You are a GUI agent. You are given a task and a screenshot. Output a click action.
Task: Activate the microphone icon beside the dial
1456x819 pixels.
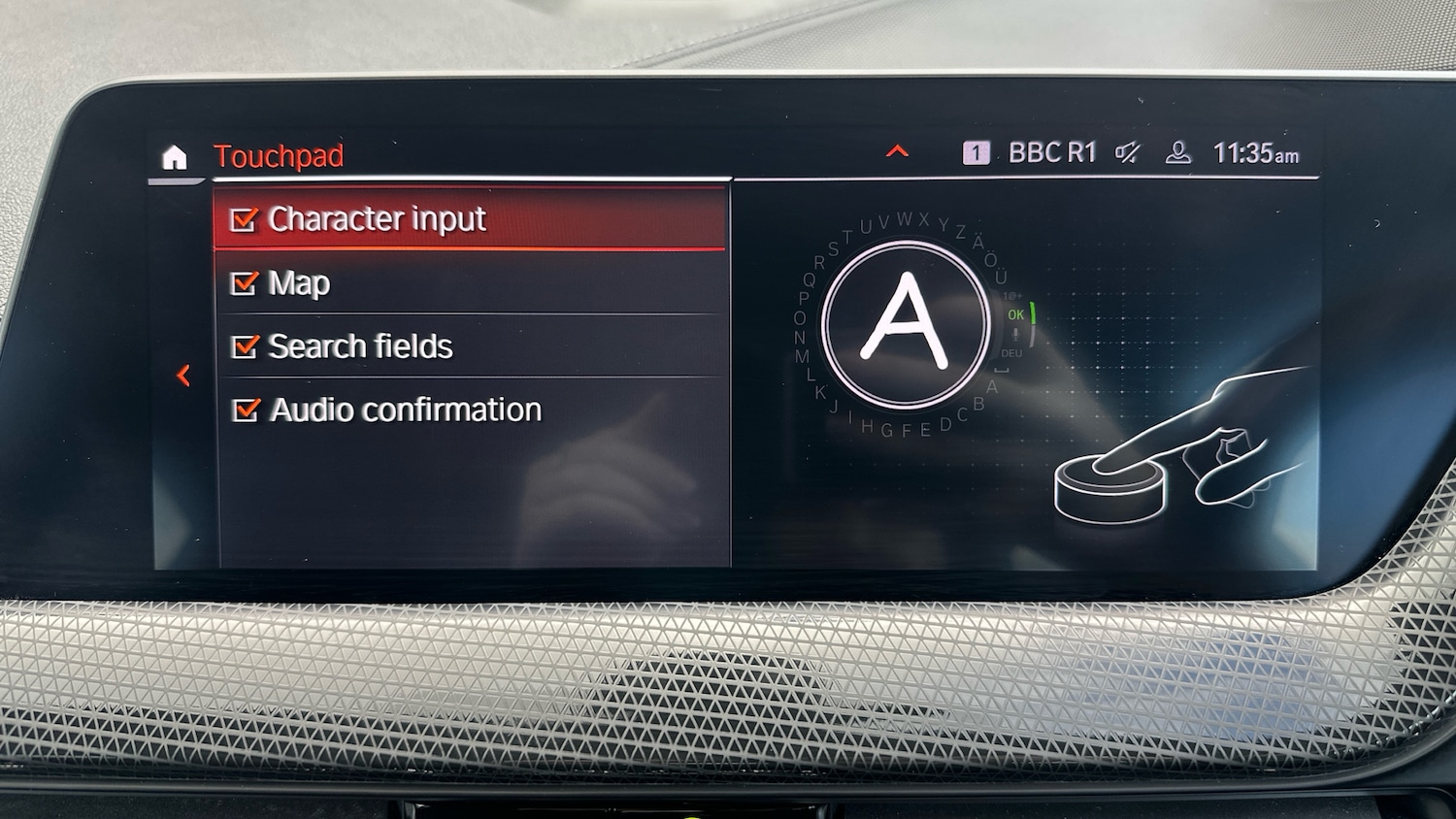point(1015,334)
